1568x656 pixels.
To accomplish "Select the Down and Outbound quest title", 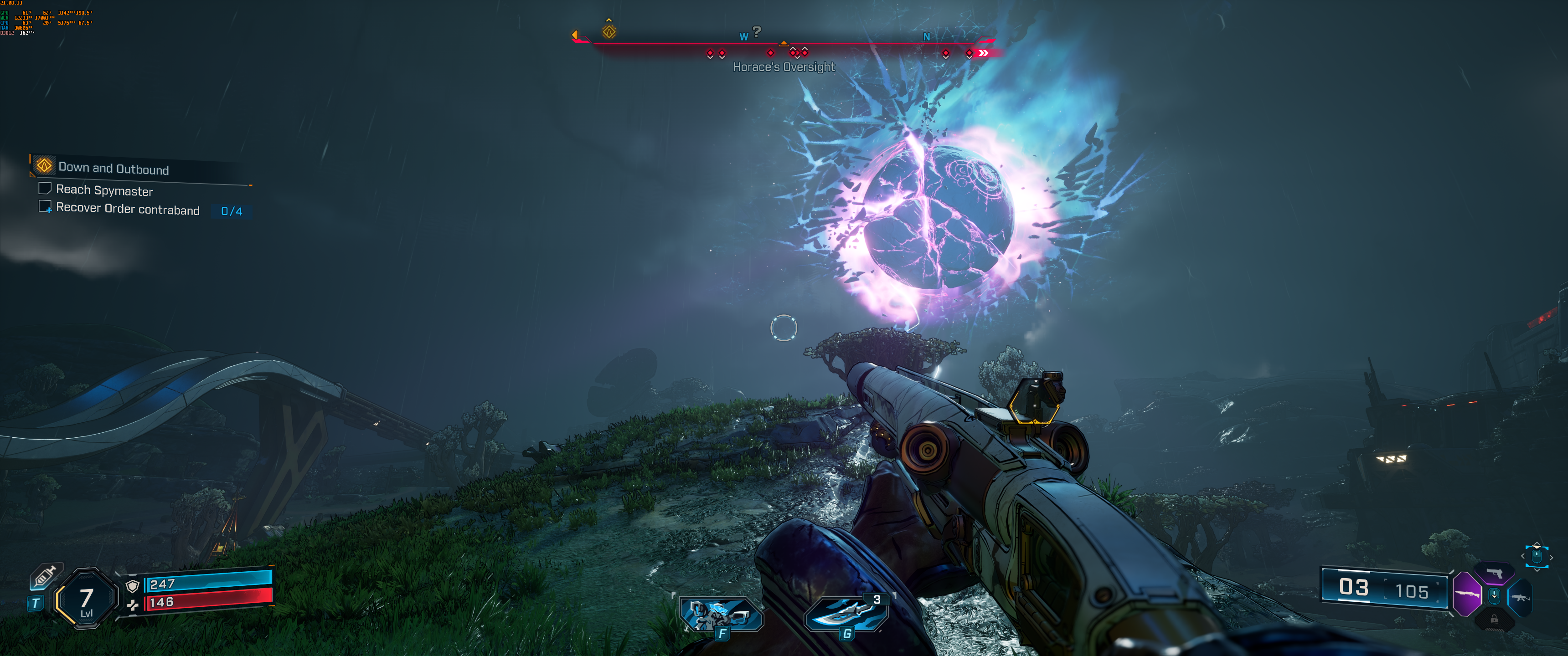I will pos(113,169).
